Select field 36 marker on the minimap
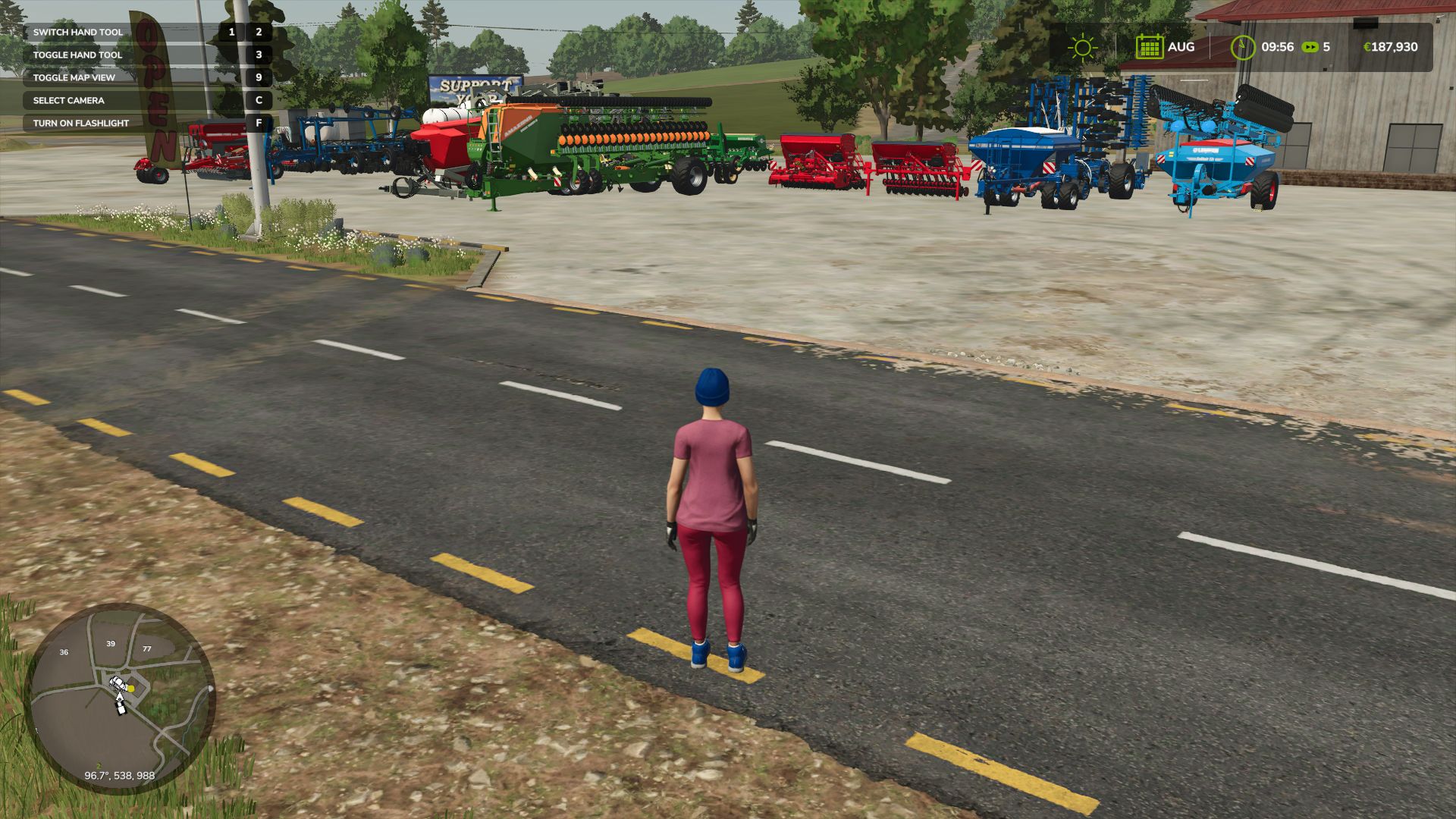 tap(64, 652)
